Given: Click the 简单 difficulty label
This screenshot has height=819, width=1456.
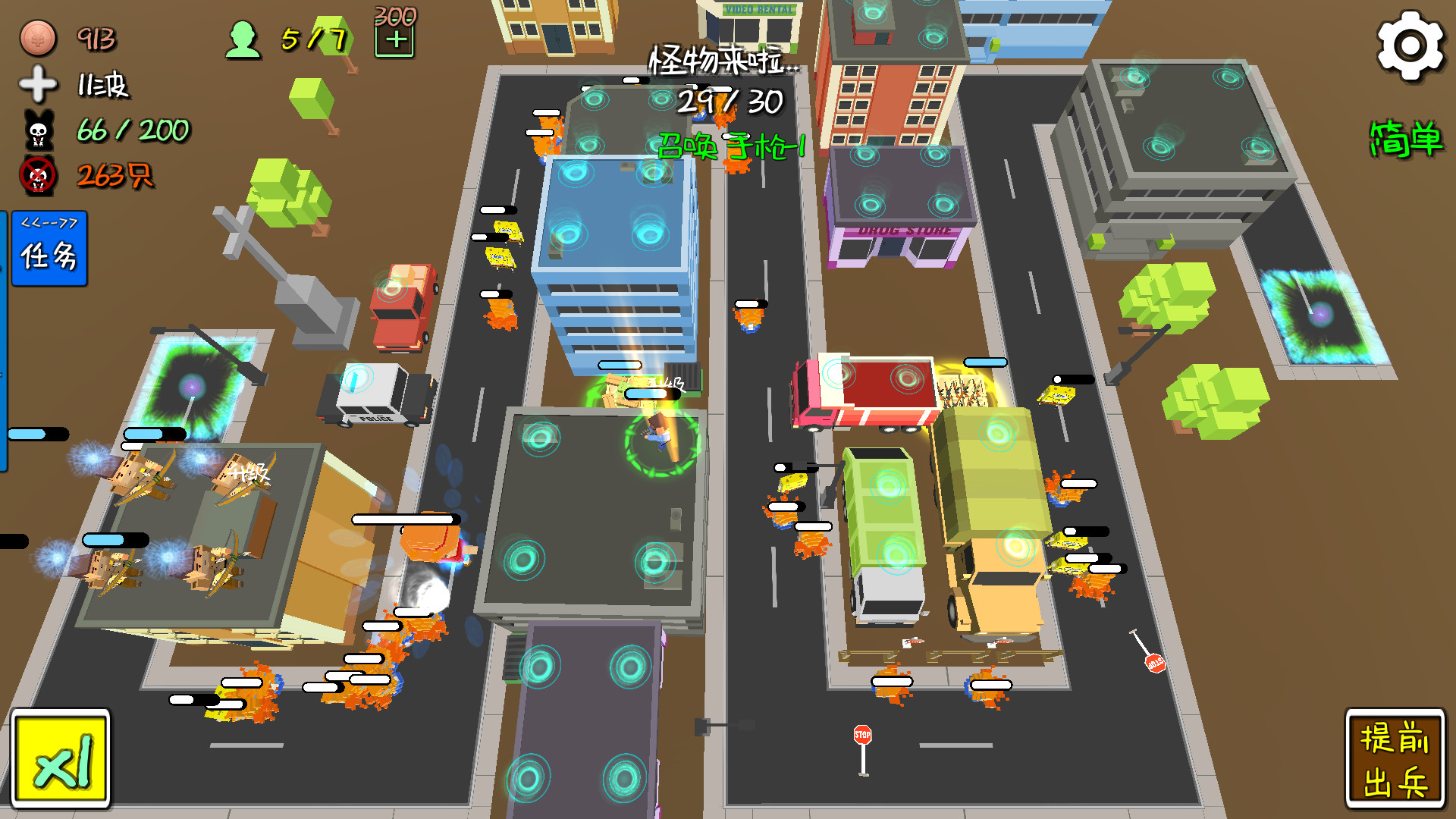Looking at the screenshot, I should pos(1407,140).
